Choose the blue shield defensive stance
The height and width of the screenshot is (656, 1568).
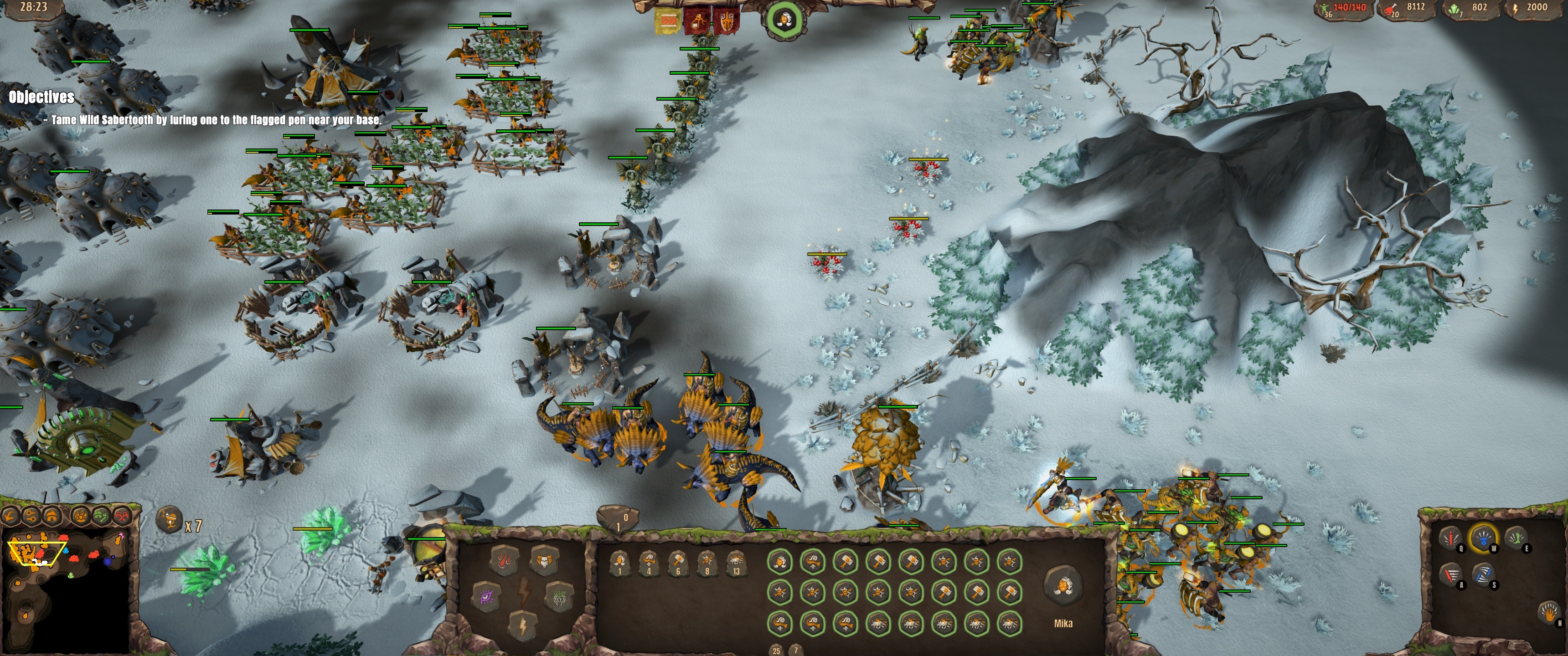[1483, 538]
